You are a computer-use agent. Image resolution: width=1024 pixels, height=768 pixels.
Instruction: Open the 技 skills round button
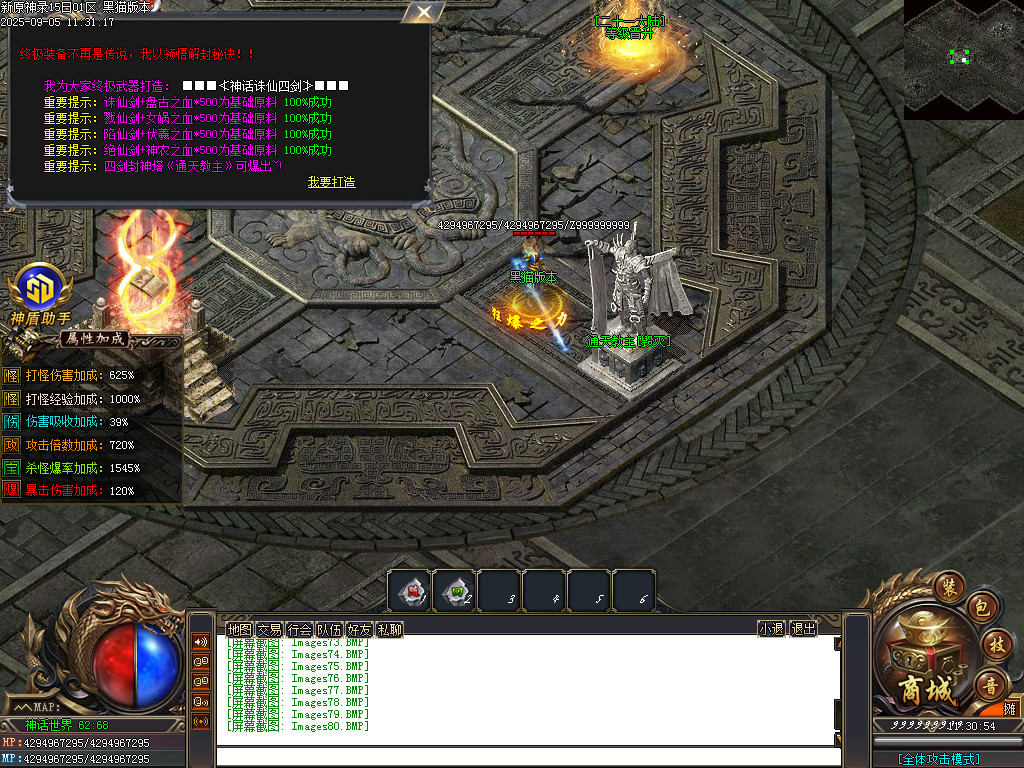pyautogui.click(x=996, y=644)
